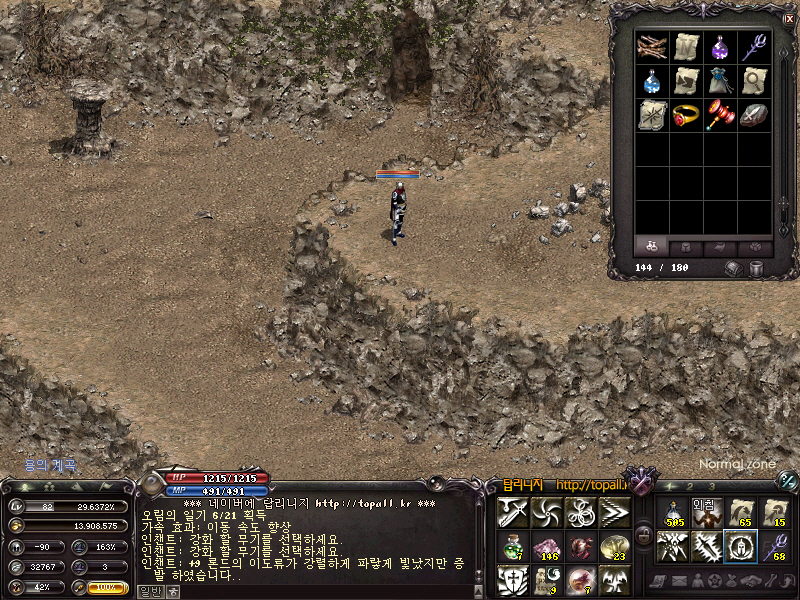This screenshot has height=600, width=800.
Task: Choose the tied pouch bag item
Action: click(720, 81)
